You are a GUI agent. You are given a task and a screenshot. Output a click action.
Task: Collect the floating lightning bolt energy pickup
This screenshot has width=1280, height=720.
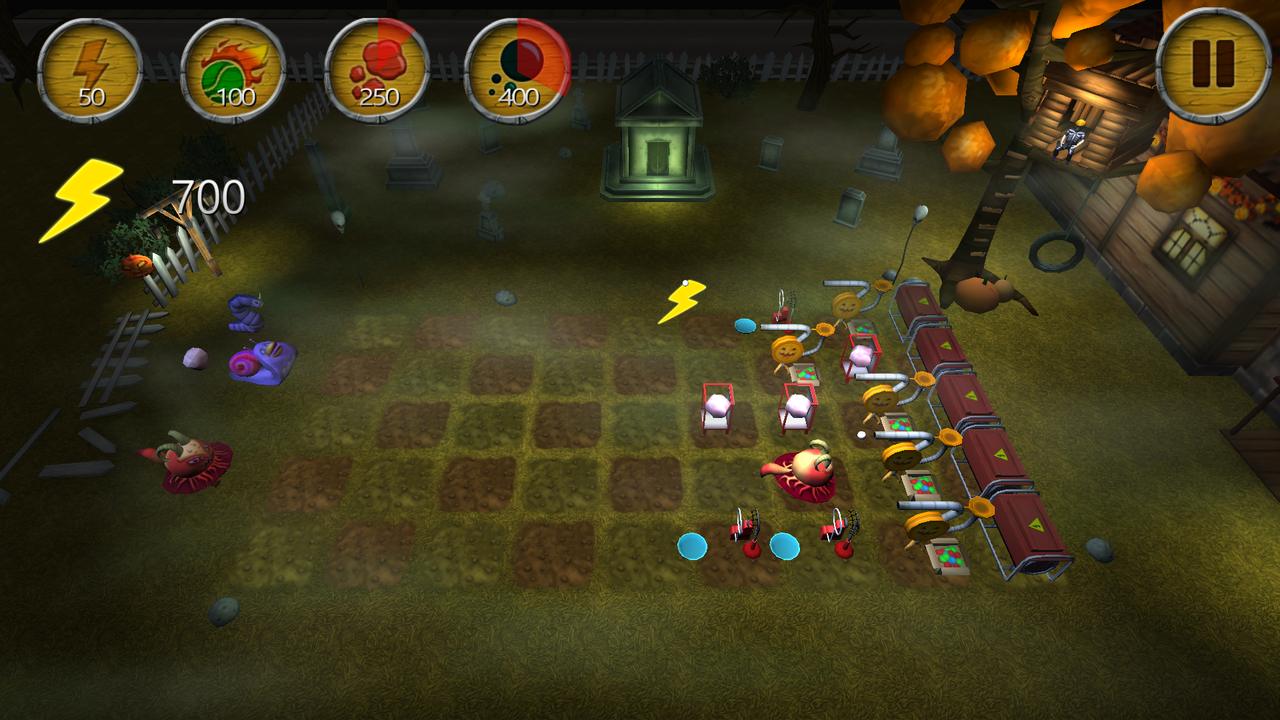coord(682,301)
